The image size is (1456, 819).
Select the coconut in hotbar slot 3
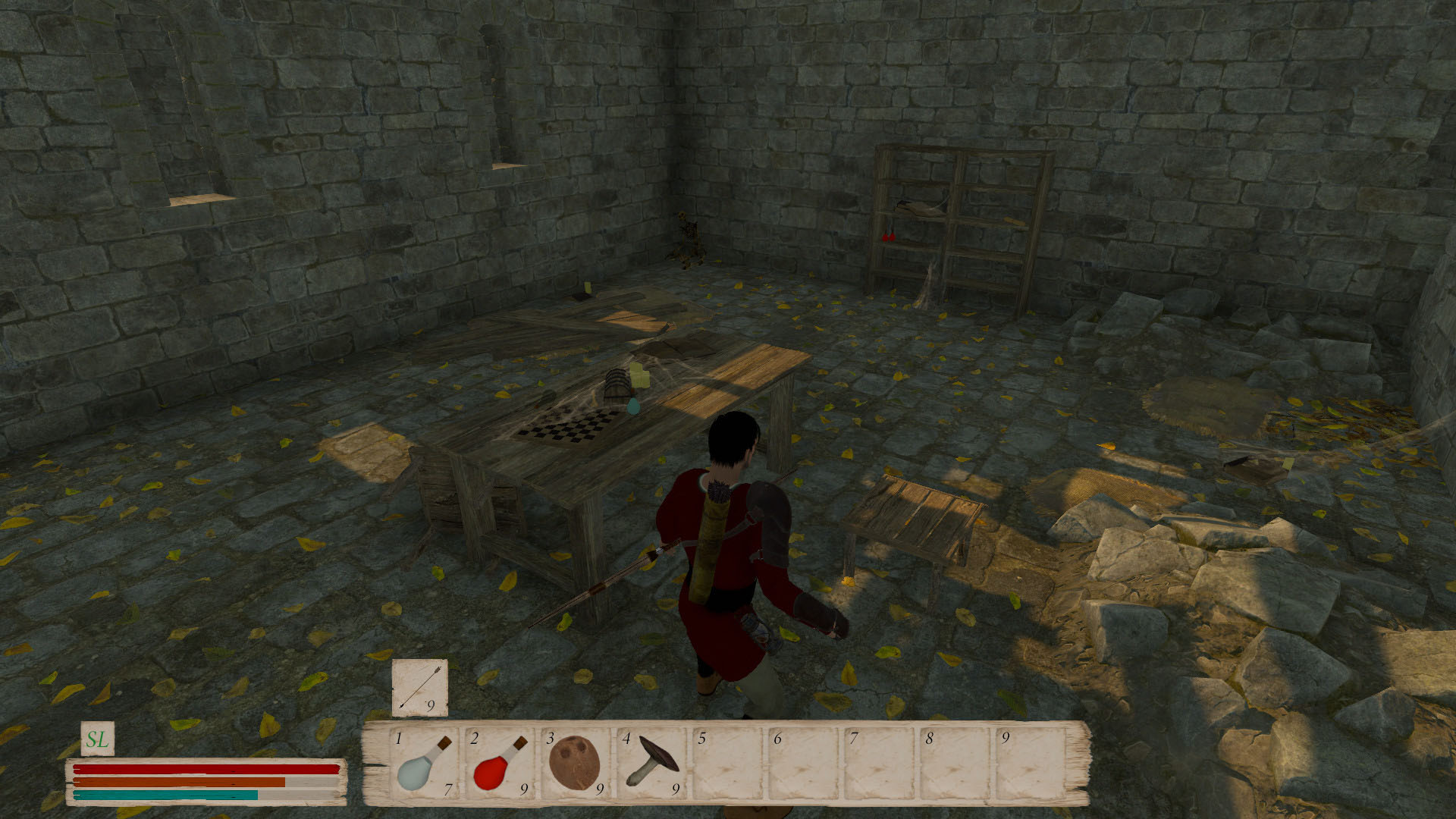tap(574, 761)
